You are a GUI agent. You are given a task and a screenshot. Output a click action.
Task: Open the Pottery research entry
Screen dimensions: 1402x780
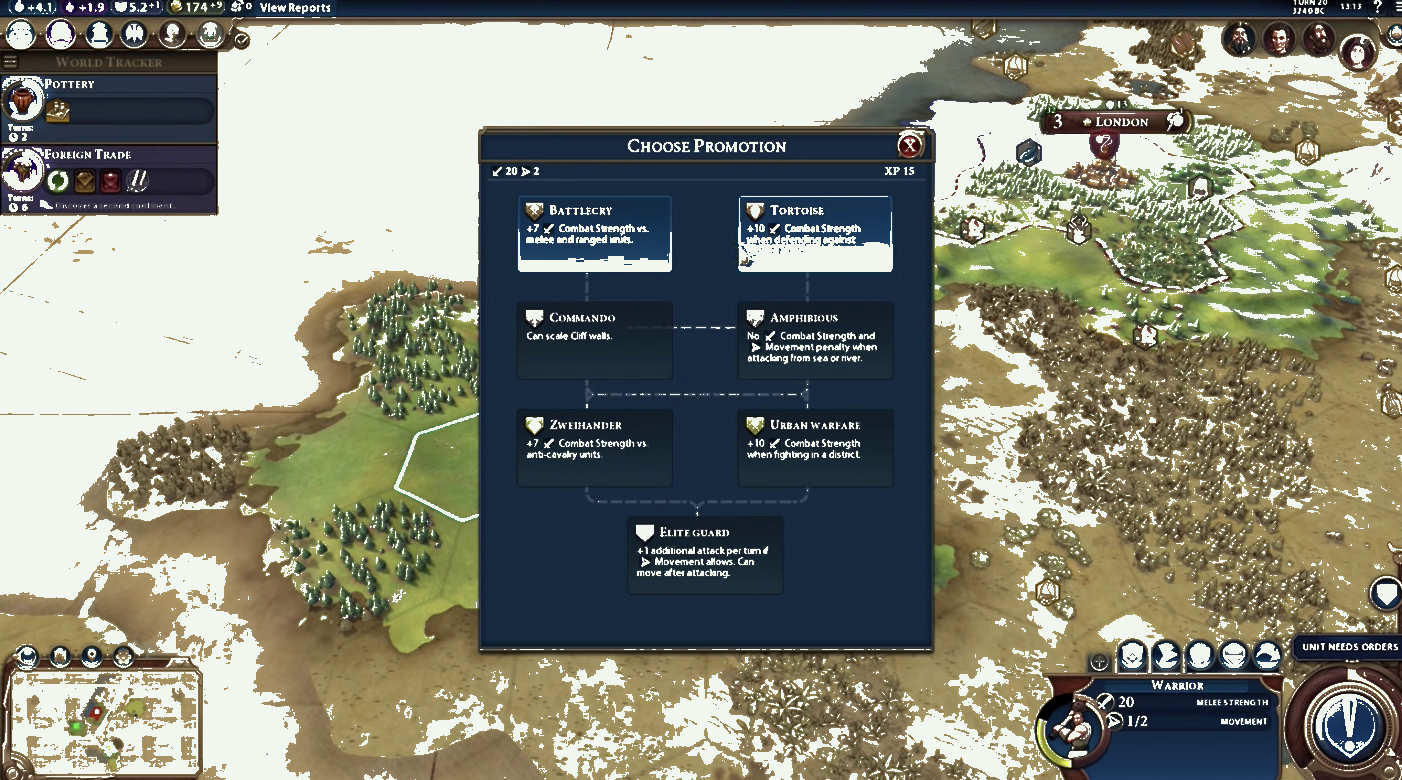[110, 104]
